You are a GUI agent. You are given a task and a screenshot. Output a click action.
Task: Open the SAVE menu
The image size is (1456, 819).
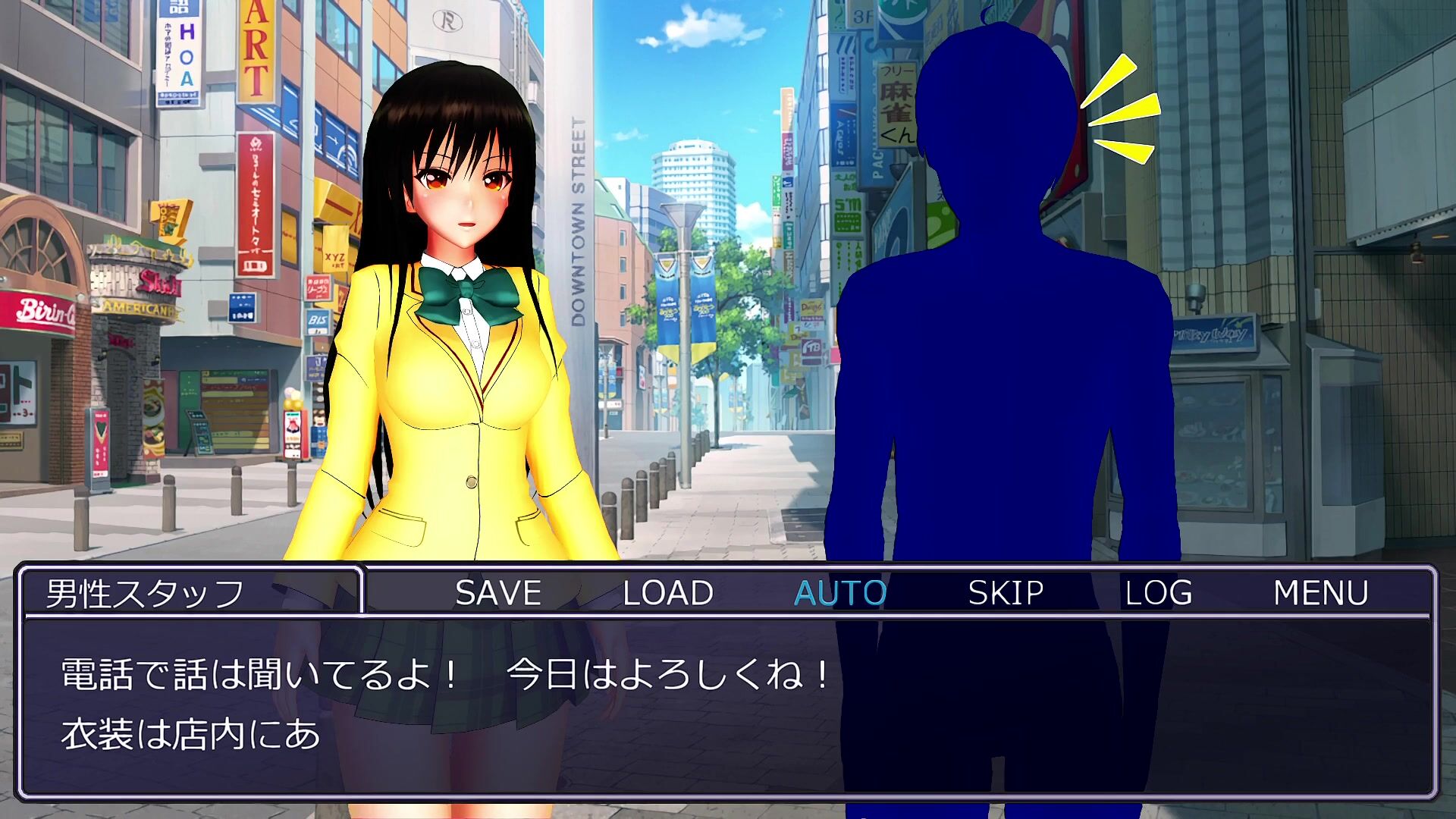click(x=498, y=593)
